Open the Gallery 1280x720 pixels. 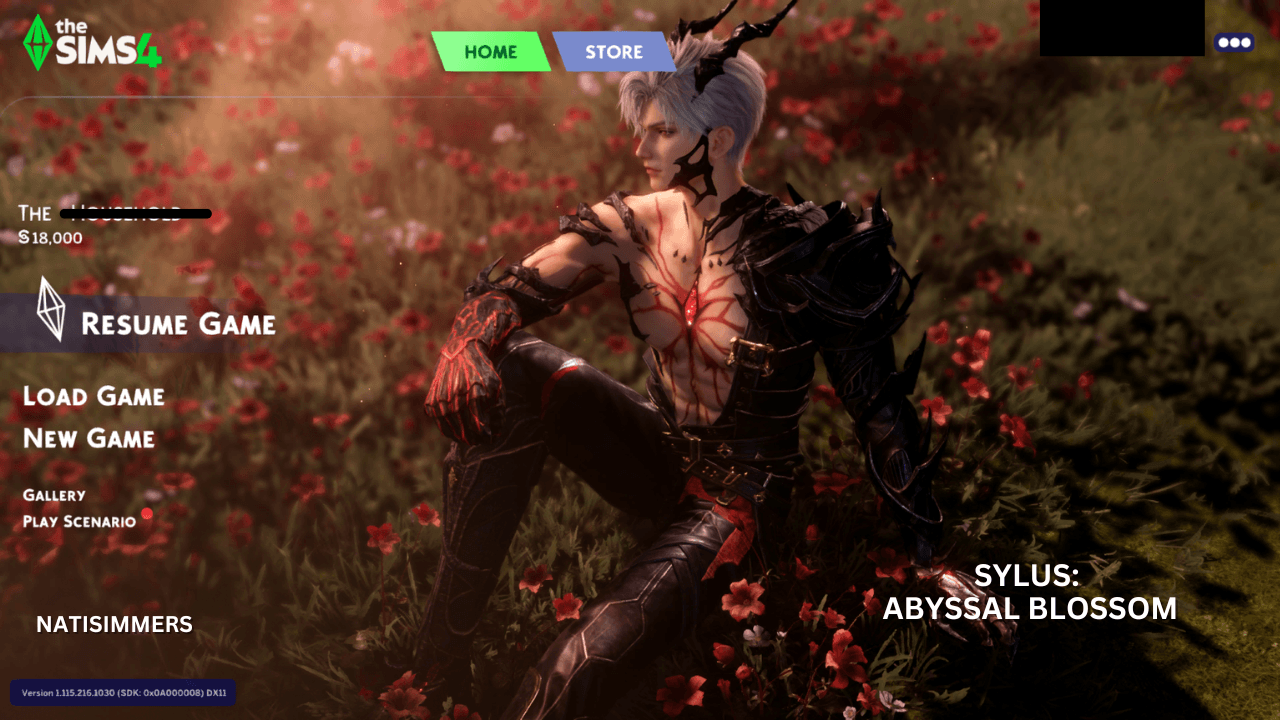click(55, 494)
